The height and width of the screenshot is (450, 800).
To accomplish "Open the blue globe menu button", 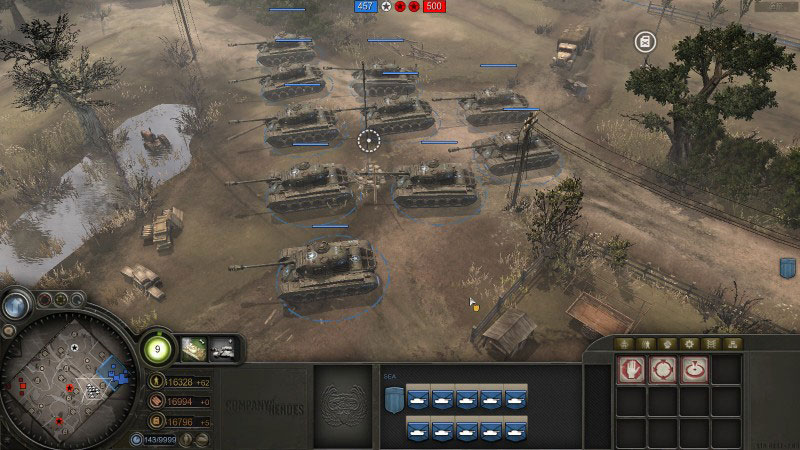I will click(15, 306).
